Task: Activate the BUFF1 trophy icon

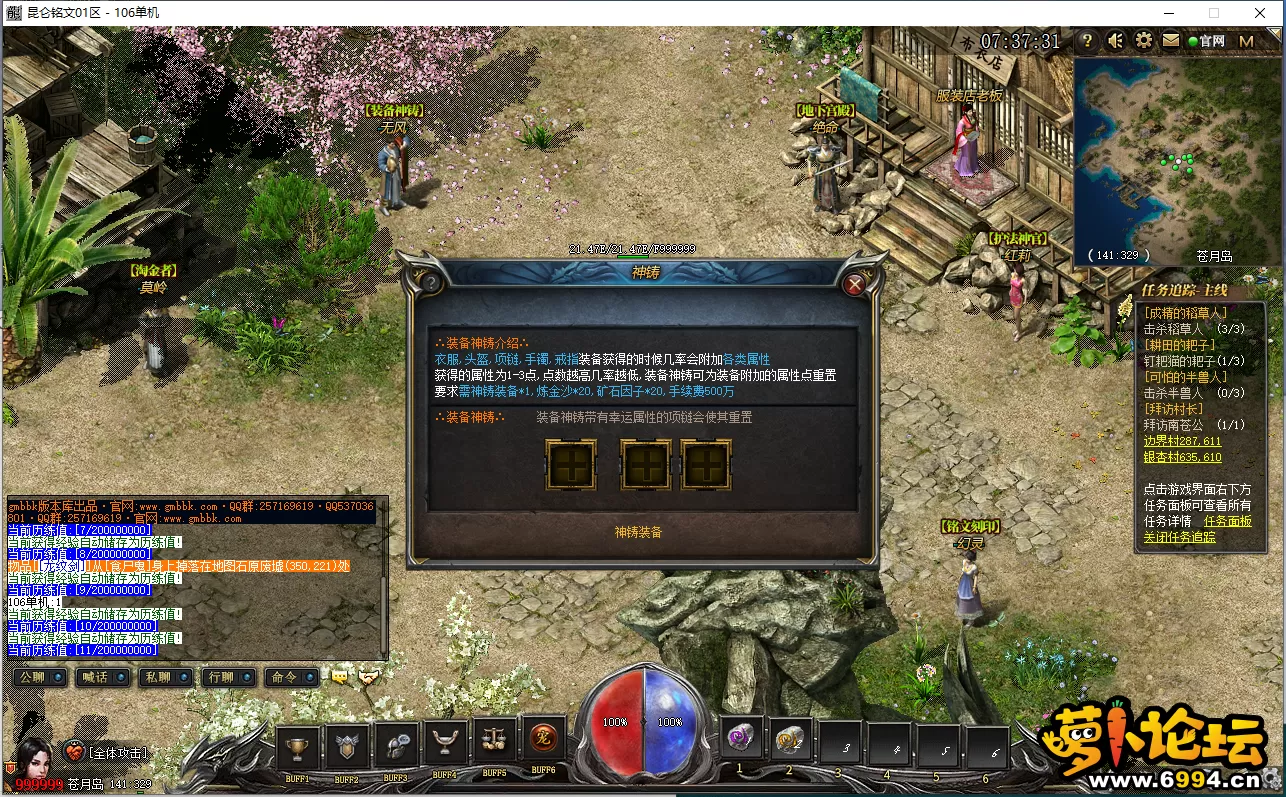Action: 297,746
